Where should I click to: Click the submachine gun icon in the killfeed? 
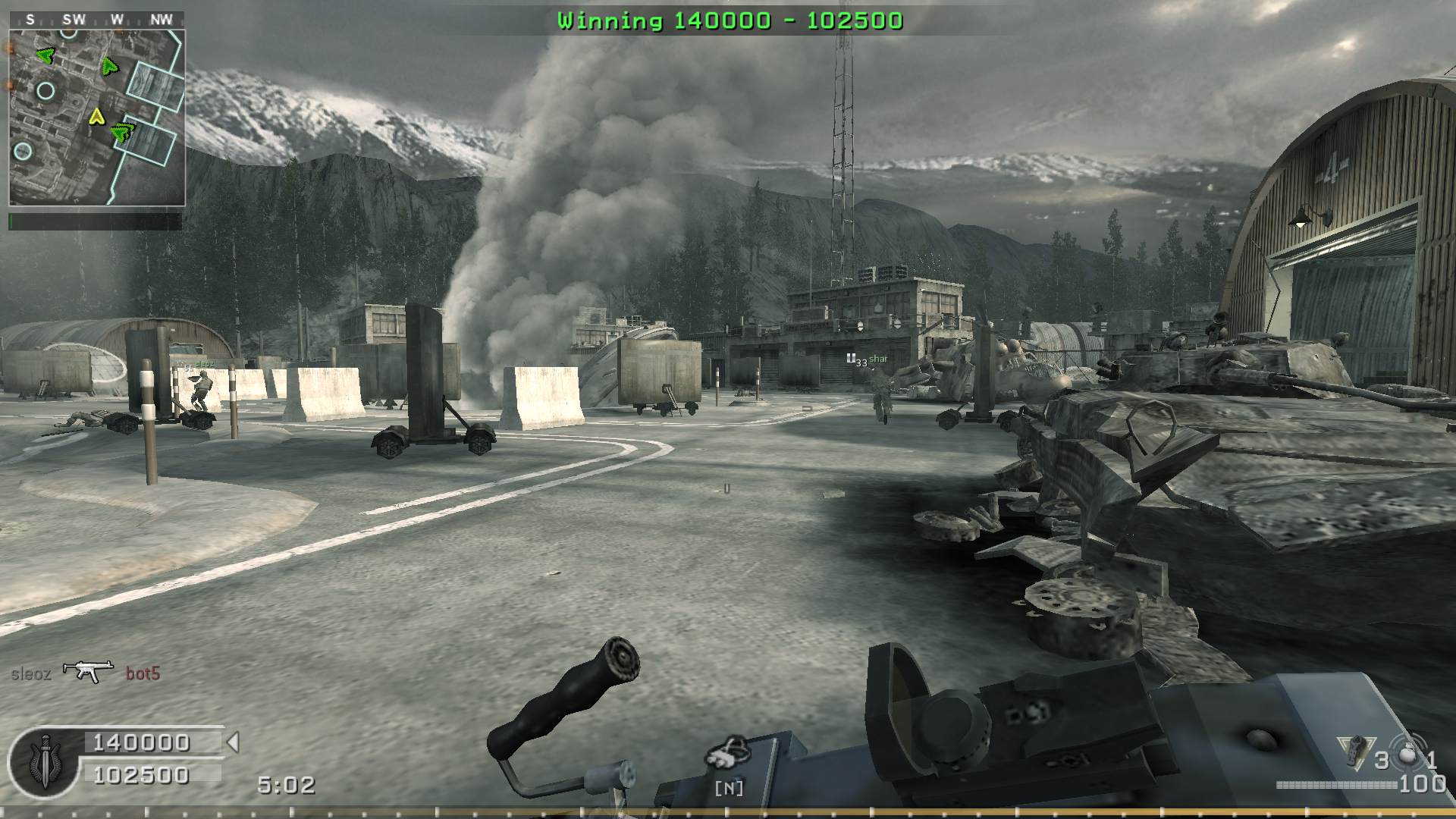[x=88, y=670]
